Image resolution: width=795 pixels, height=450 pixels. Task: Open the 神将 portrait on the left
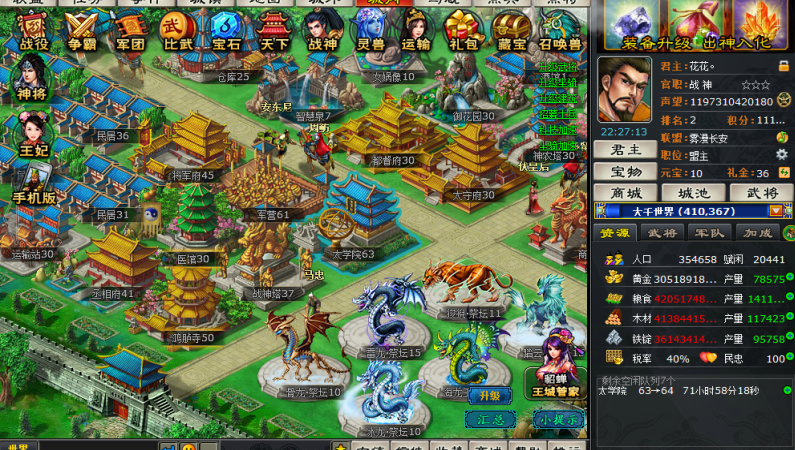(31, 78)
